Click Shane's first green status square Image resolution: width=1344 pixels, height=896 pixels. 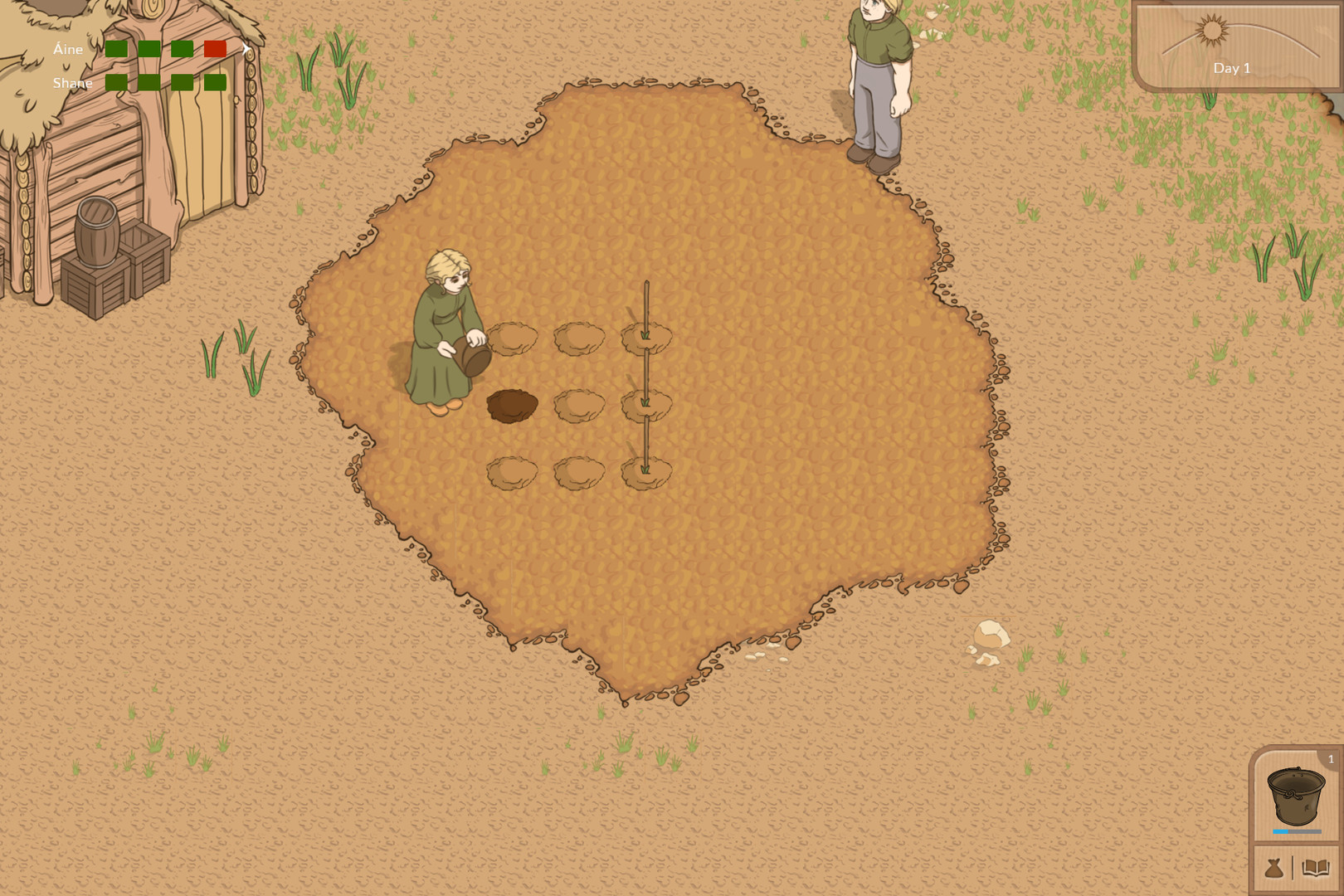click(116, 83)
